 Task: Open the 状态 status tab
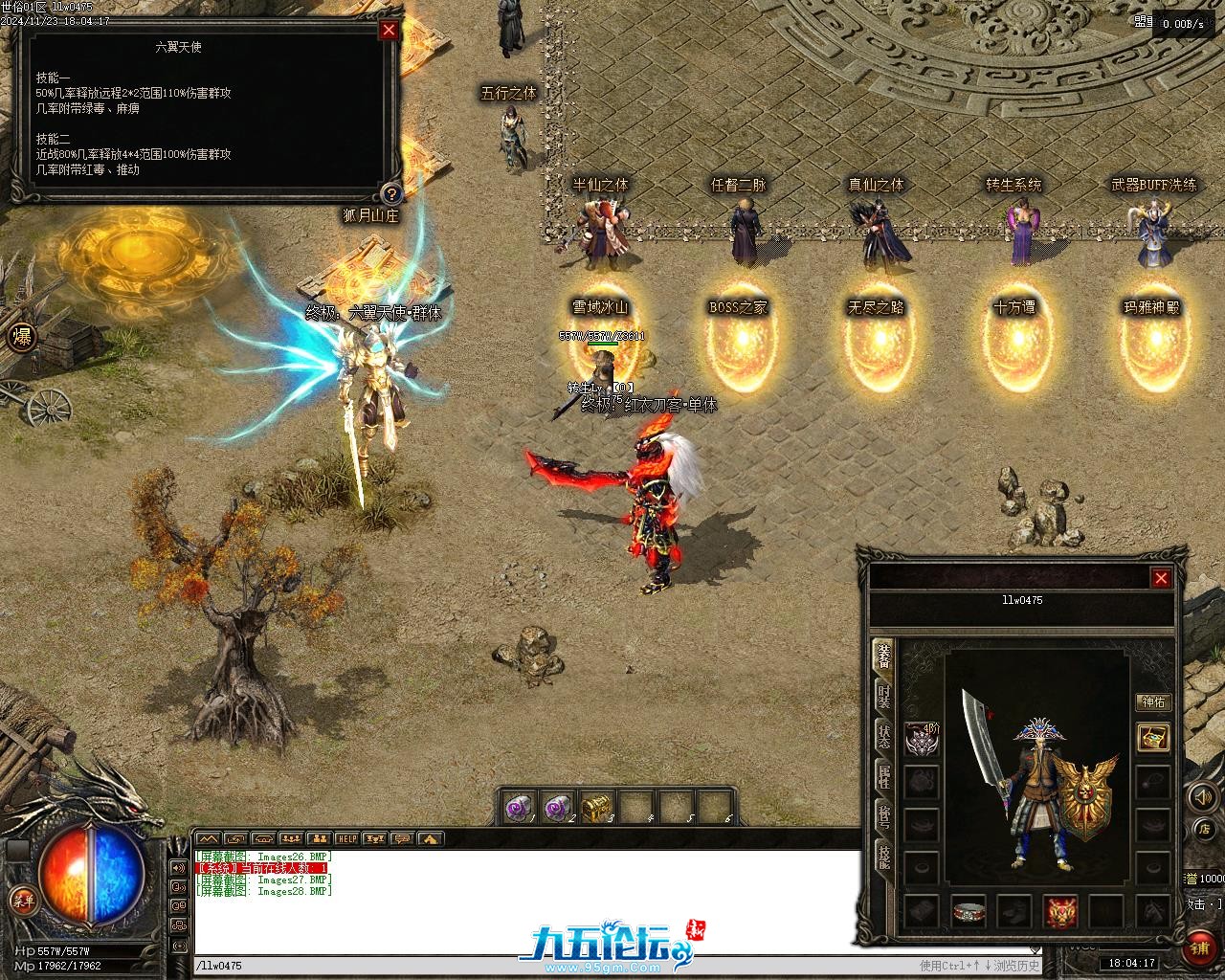pos(884,736)
